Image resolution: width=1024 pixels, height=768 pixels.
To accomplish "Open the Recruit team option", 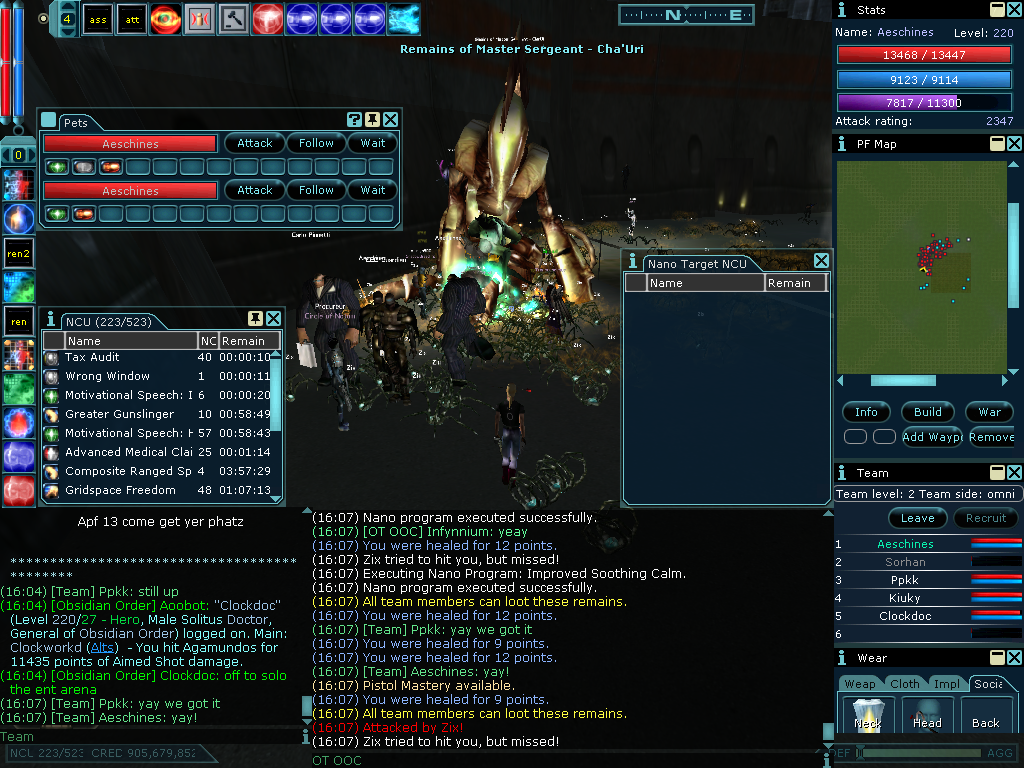I will click(x=985, y=518).
